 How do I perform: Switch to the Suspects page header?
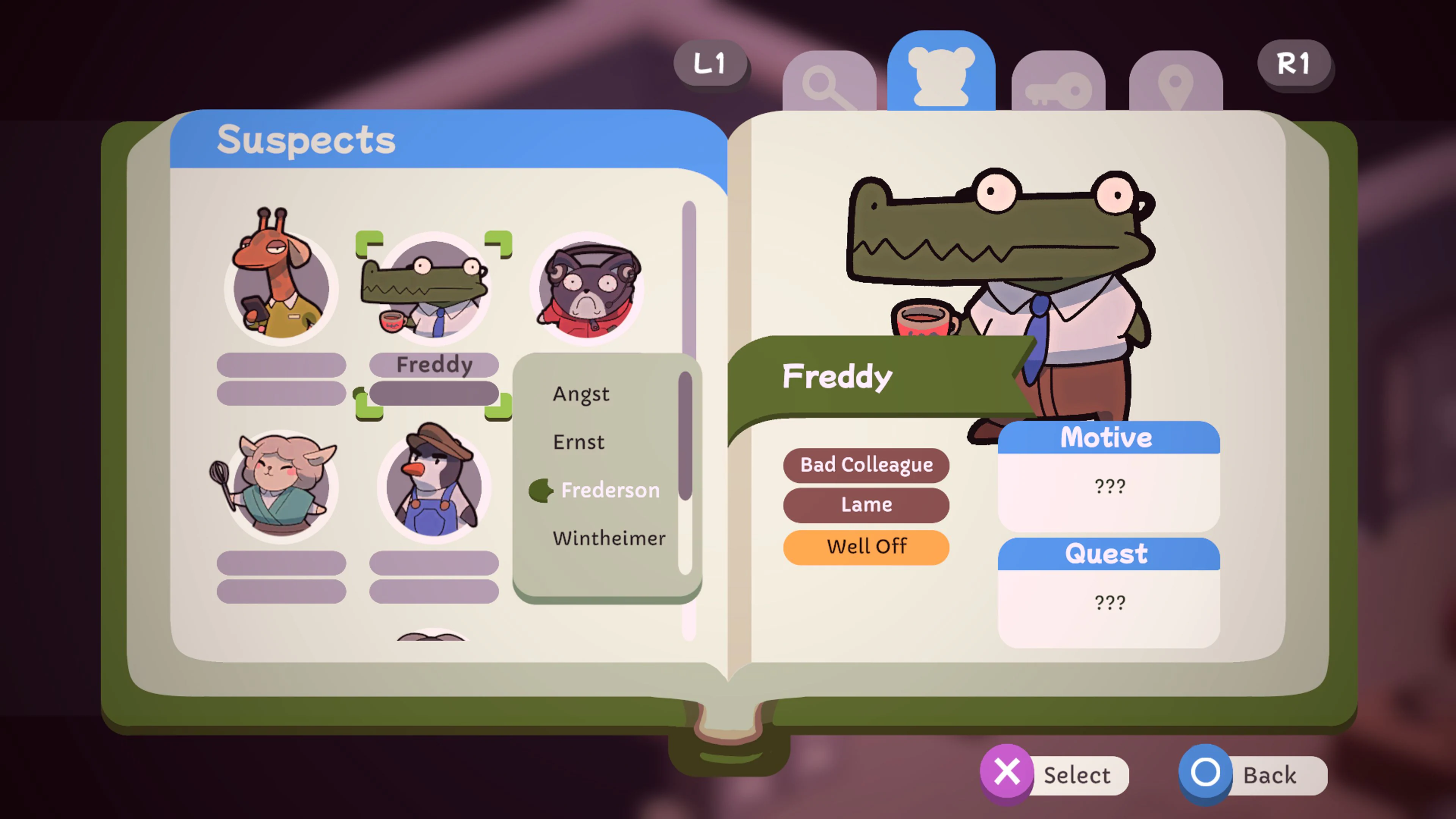pyautogui.click(x=306, y=140)
